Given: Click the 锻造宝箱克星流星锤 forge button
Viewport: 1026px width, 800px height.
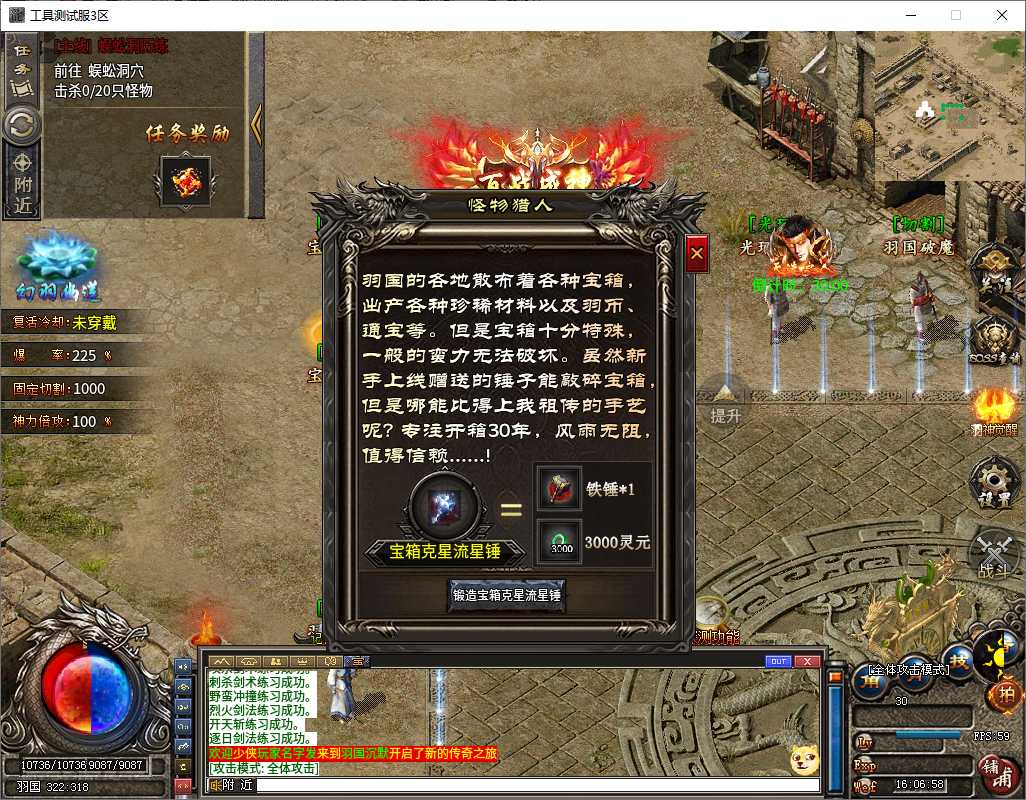Looking at the screenshot, I should point(507,596).
